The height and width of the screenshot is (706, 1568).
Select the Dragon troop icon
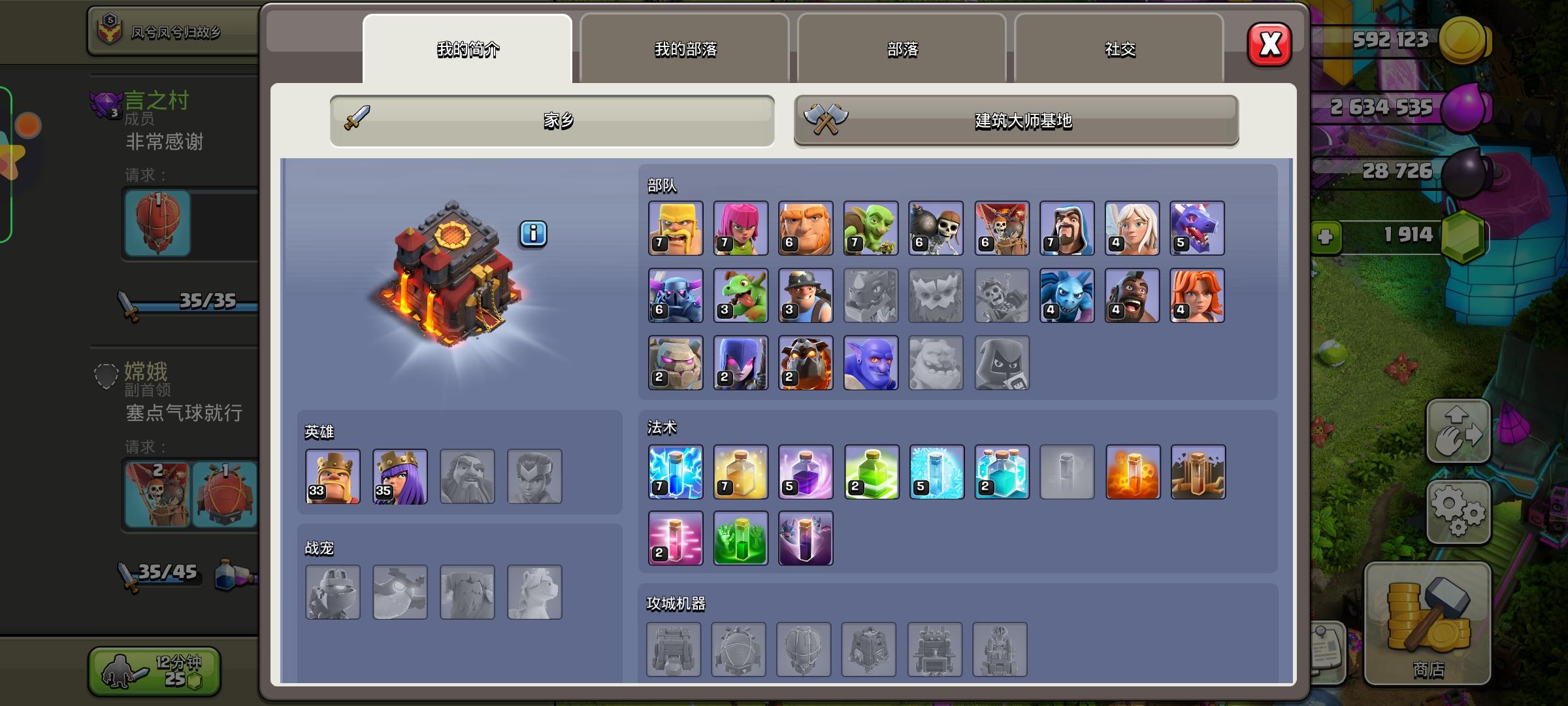click(x=1198, y=227)
